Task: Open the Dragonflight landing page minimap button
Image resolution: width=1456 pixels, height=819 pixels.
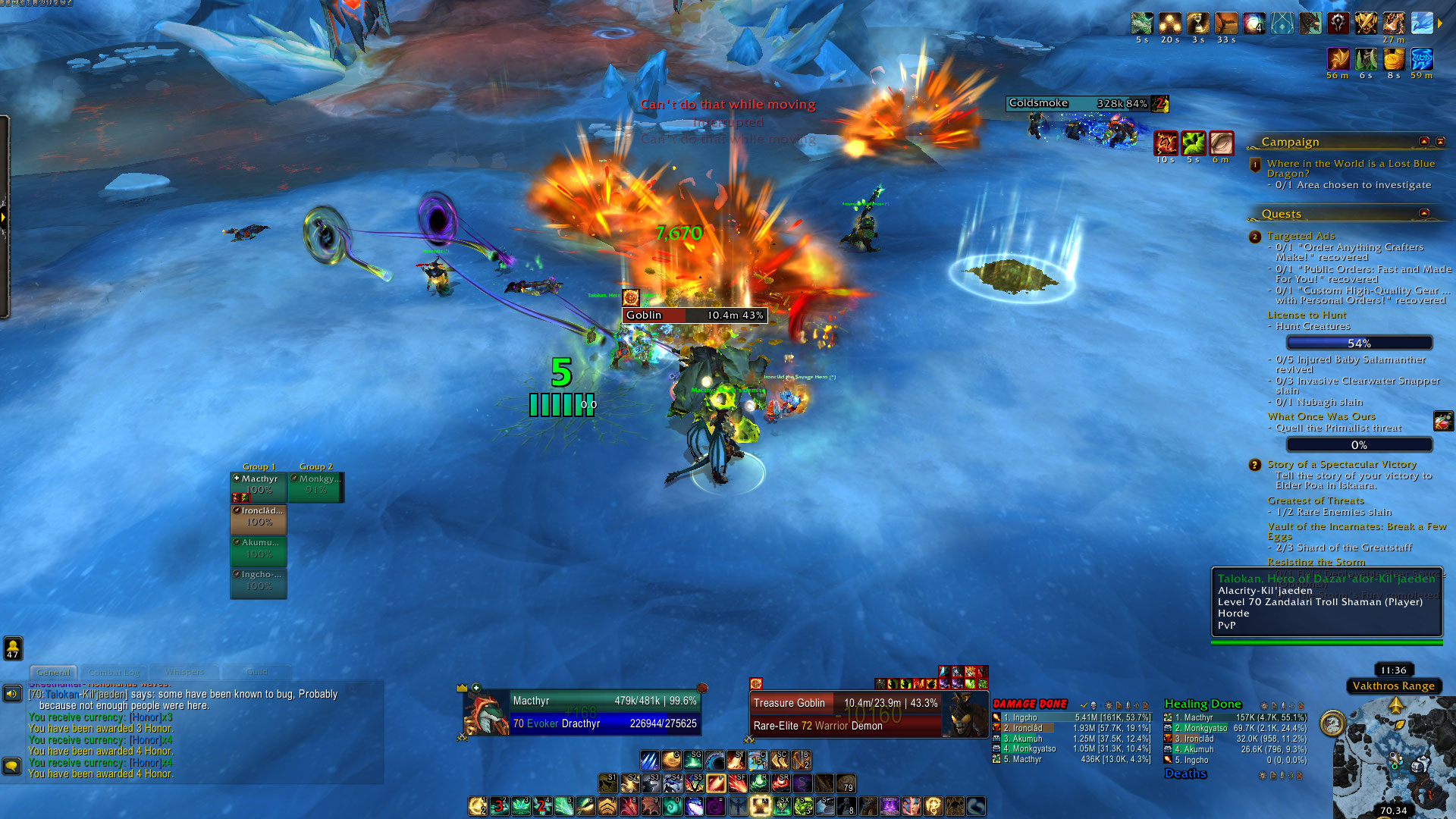Action: tap(1332, 723)
